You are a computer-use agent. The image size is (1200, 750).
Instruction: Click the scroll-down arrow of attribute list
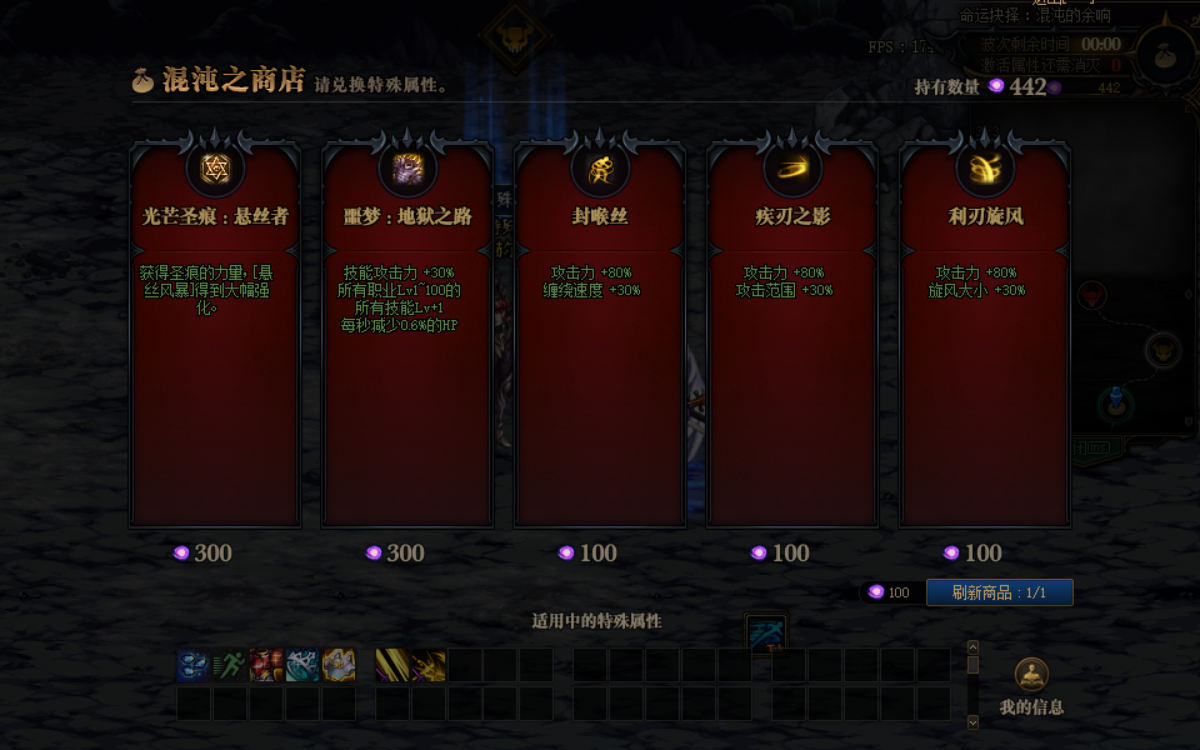973,721
